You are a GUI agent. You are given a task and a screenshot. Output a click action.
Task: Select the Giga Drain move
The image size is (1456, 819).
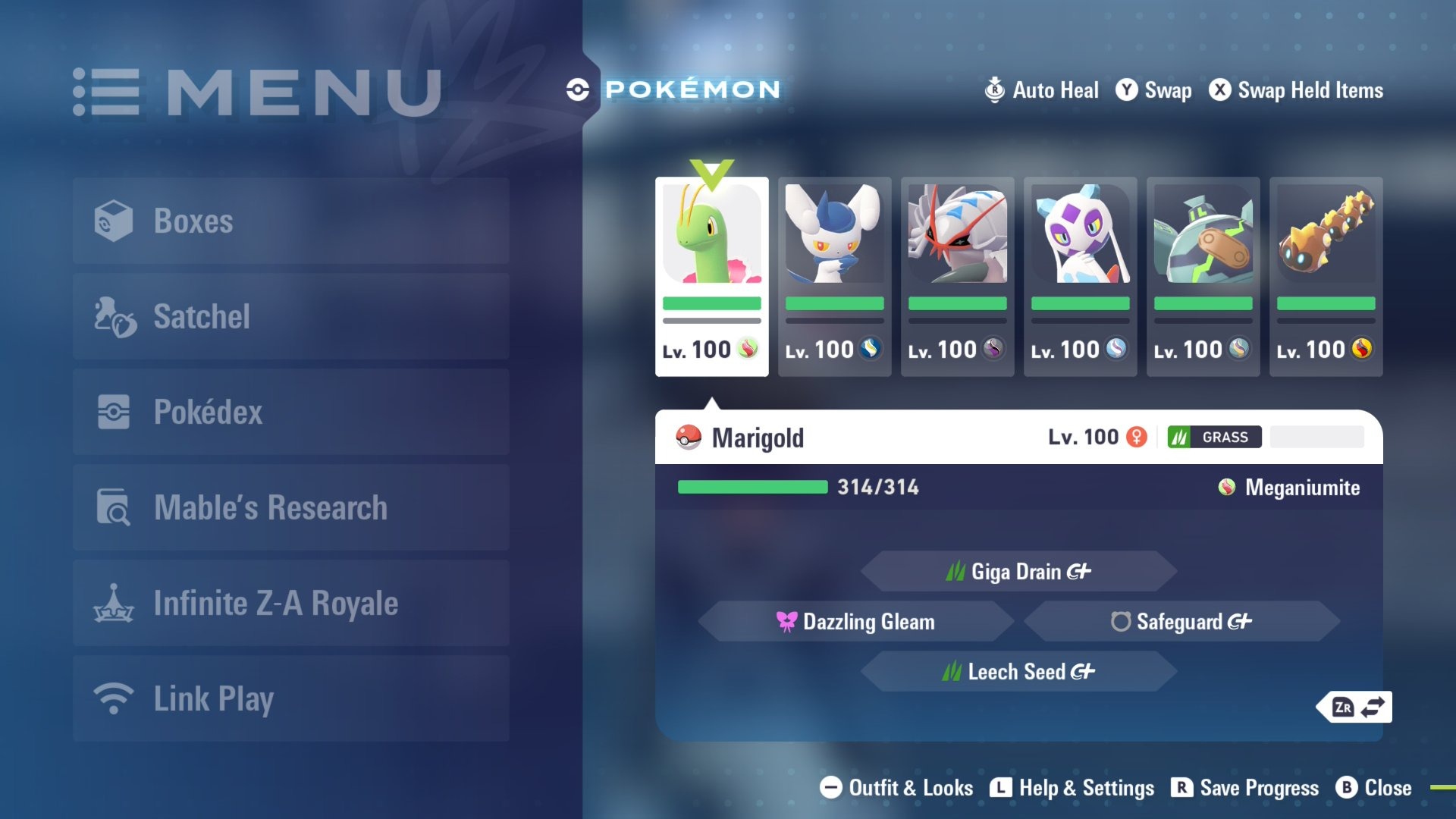click(1018, 571)
